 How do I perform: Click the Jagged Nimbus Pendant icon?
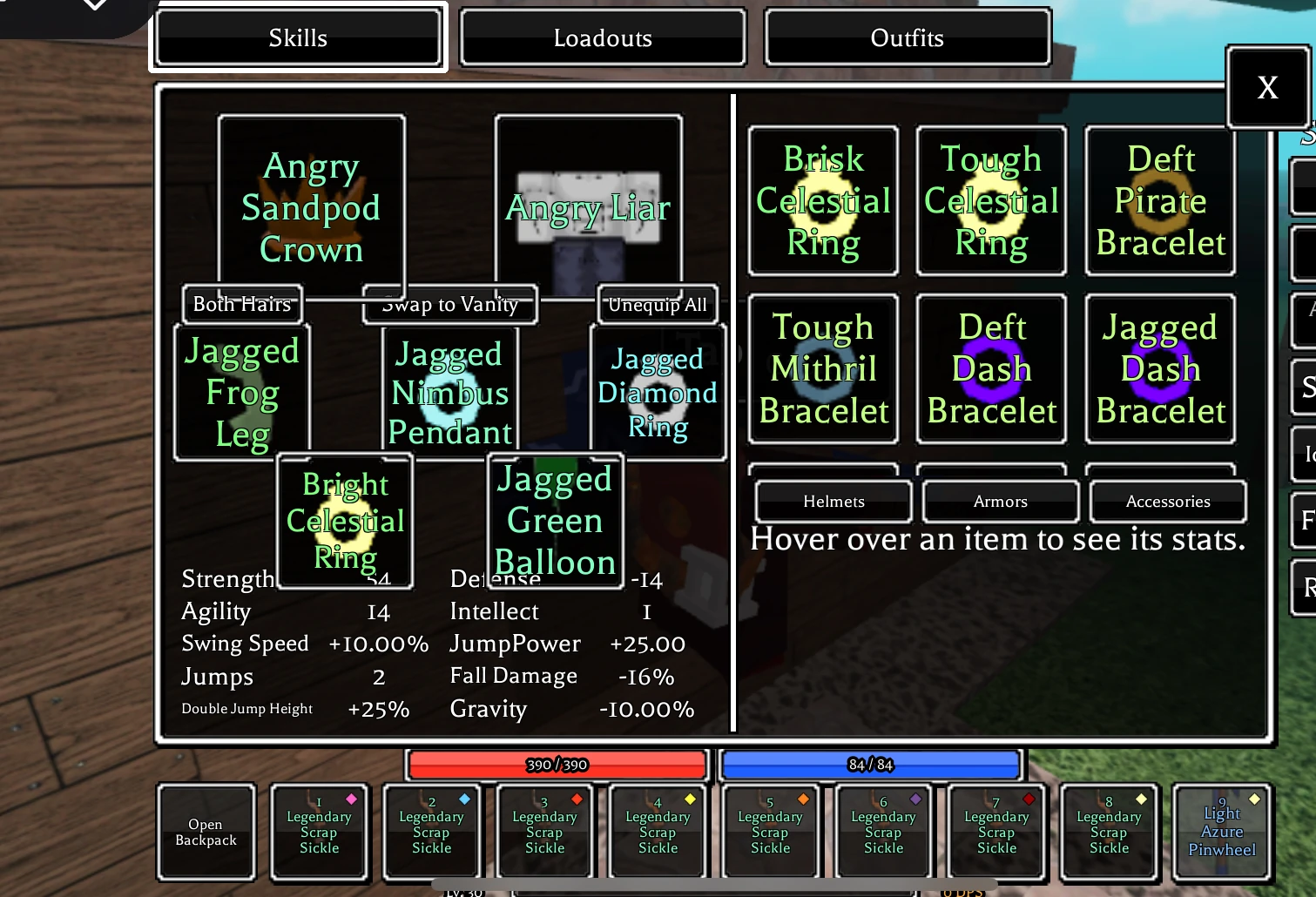[449, 392]
